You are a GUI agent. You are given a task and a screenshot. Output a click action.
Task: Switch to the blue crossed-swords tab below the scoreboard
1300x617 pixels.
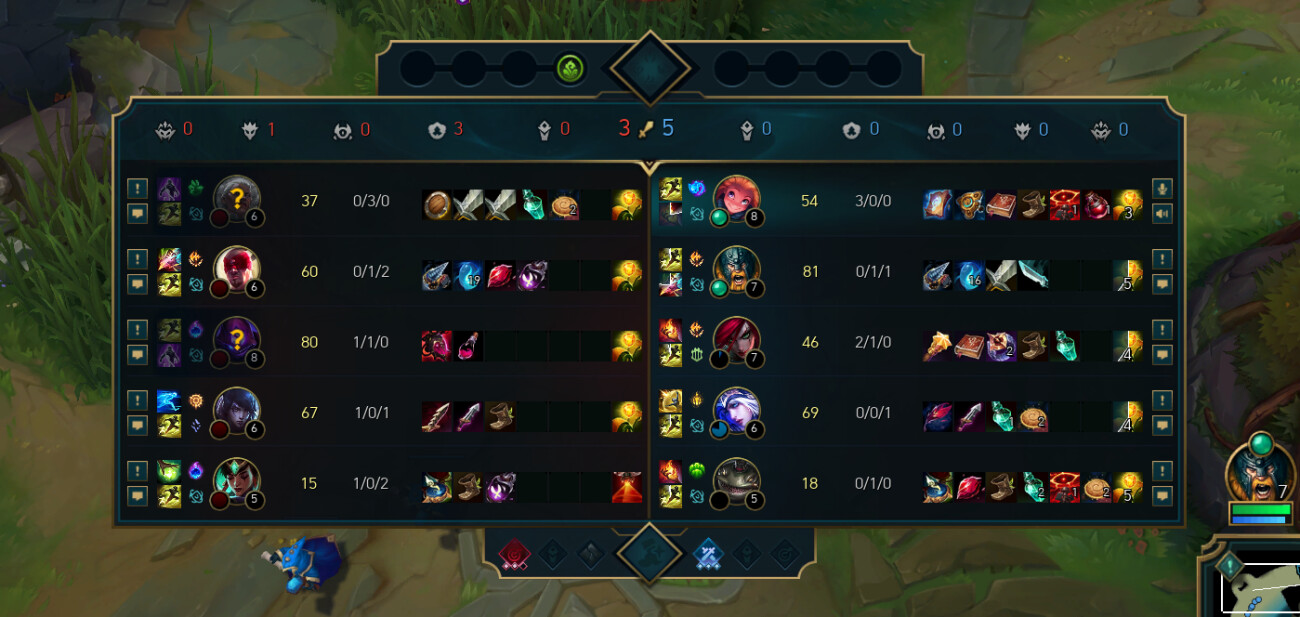(x=707, y=554)
